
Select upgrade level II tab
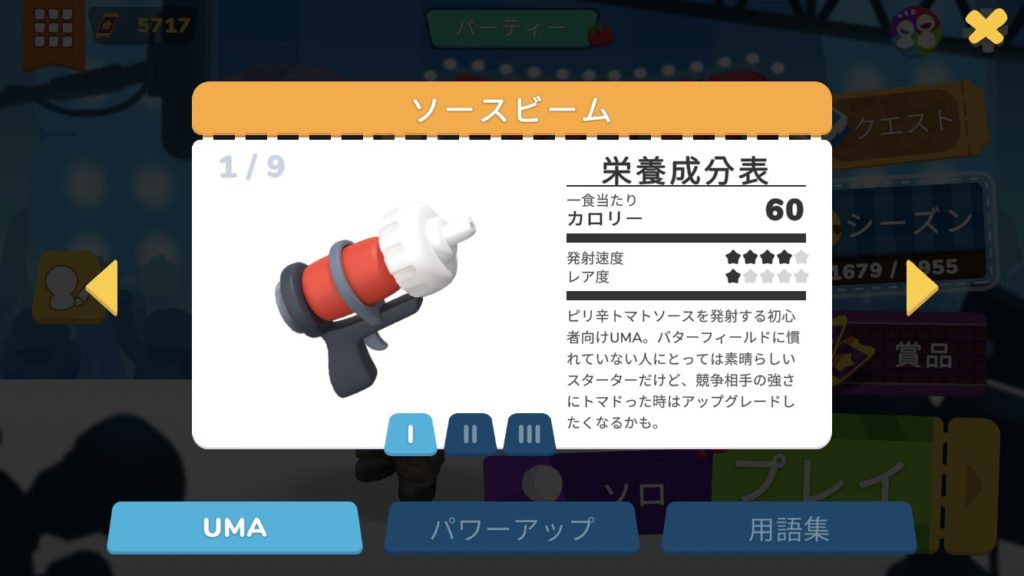click(471, 435)
